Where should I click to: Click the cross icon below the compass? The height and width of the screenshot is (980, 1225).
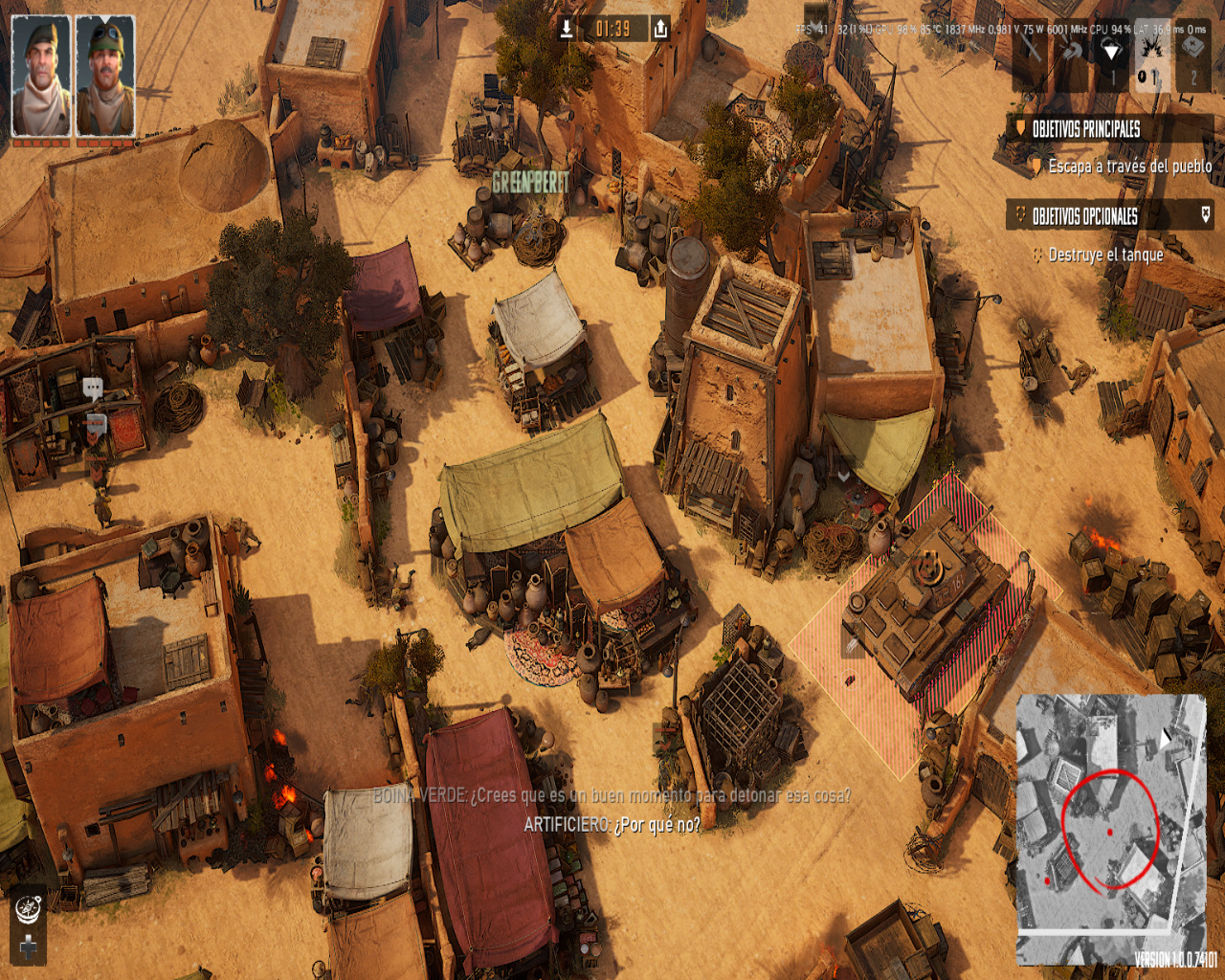[29, 947]
